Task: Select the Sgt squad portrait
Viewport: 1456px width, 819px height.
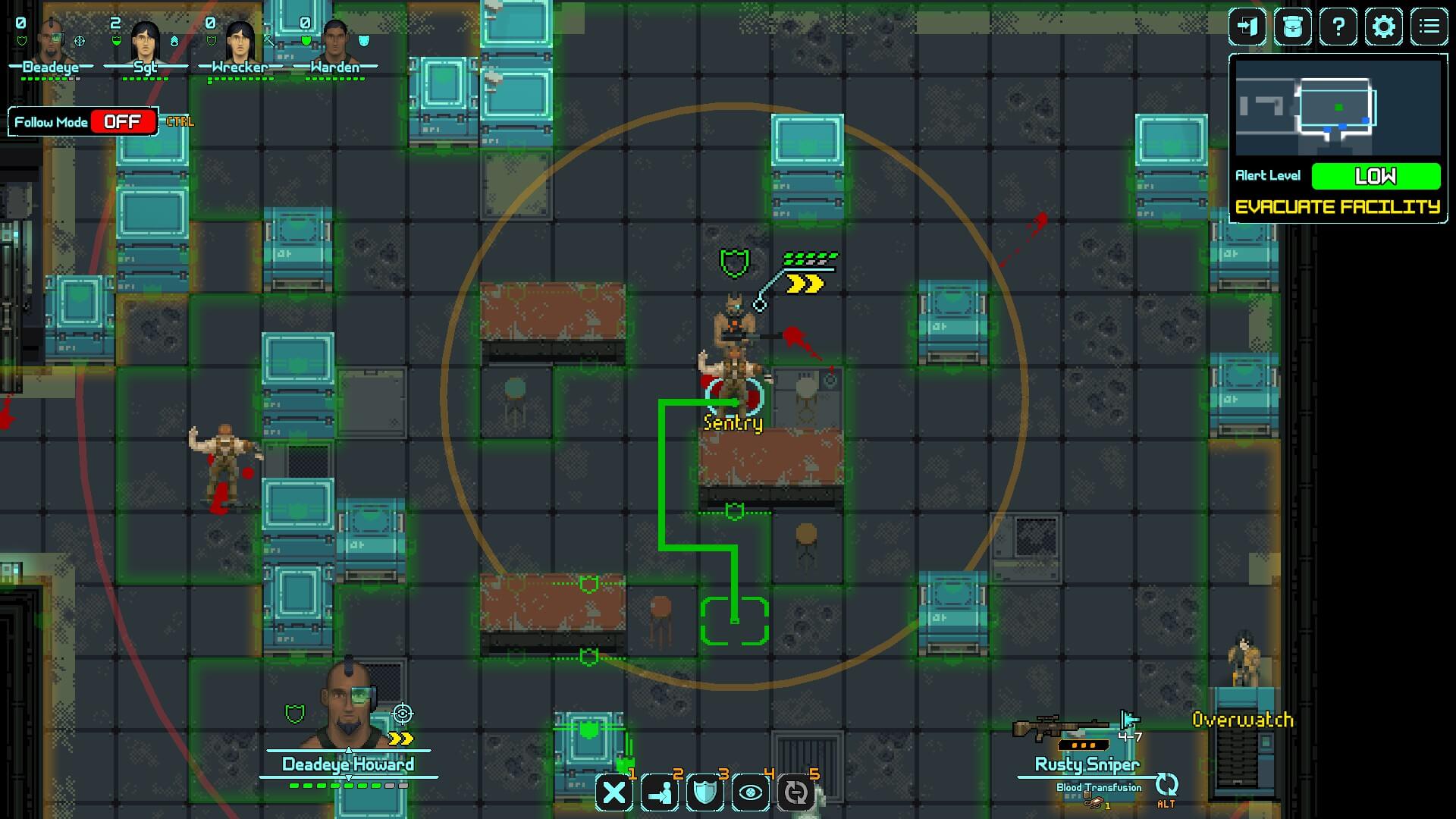Action: click(x=145, y=42)
